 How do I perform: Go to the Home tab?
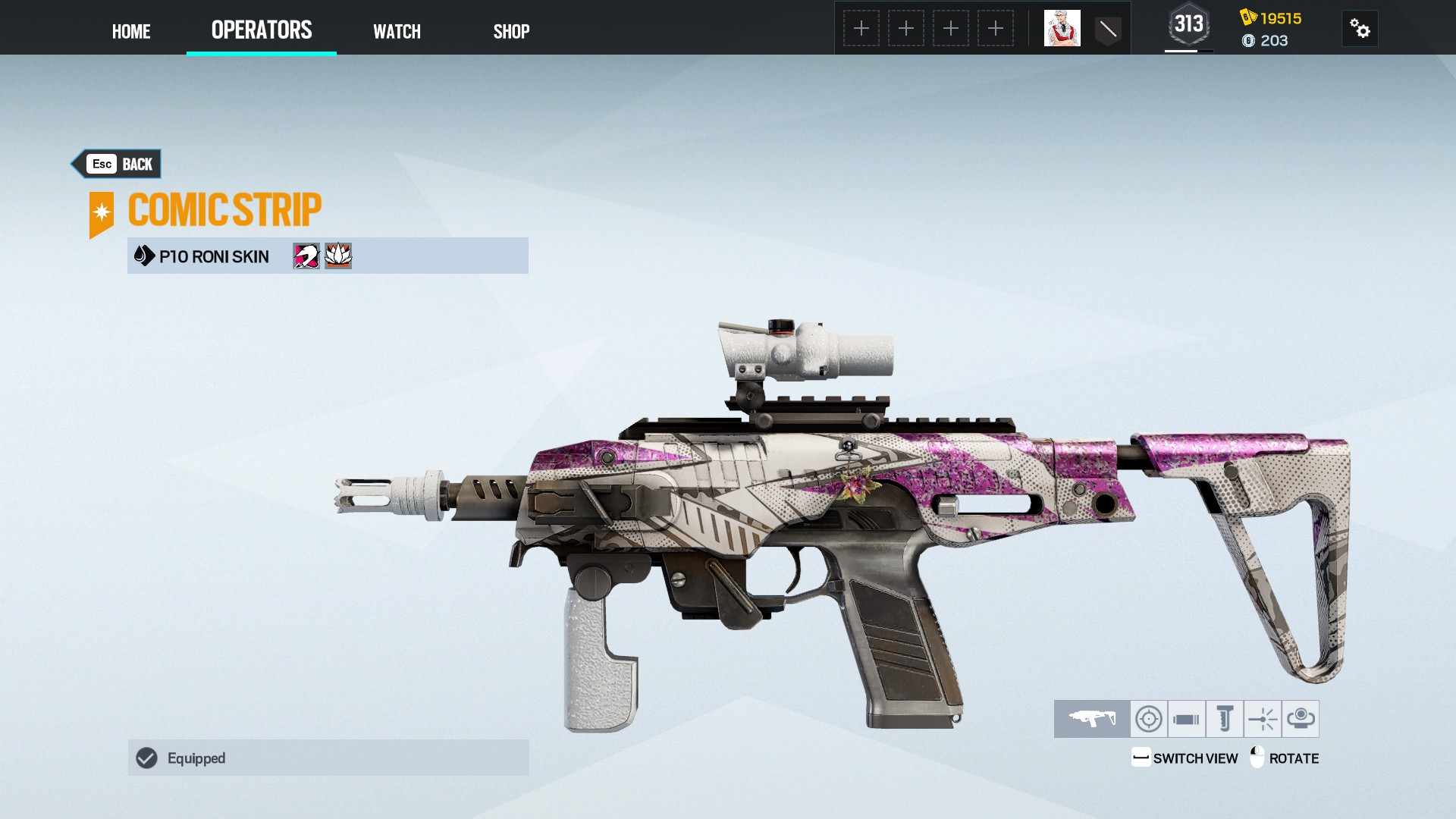point(131,31)
